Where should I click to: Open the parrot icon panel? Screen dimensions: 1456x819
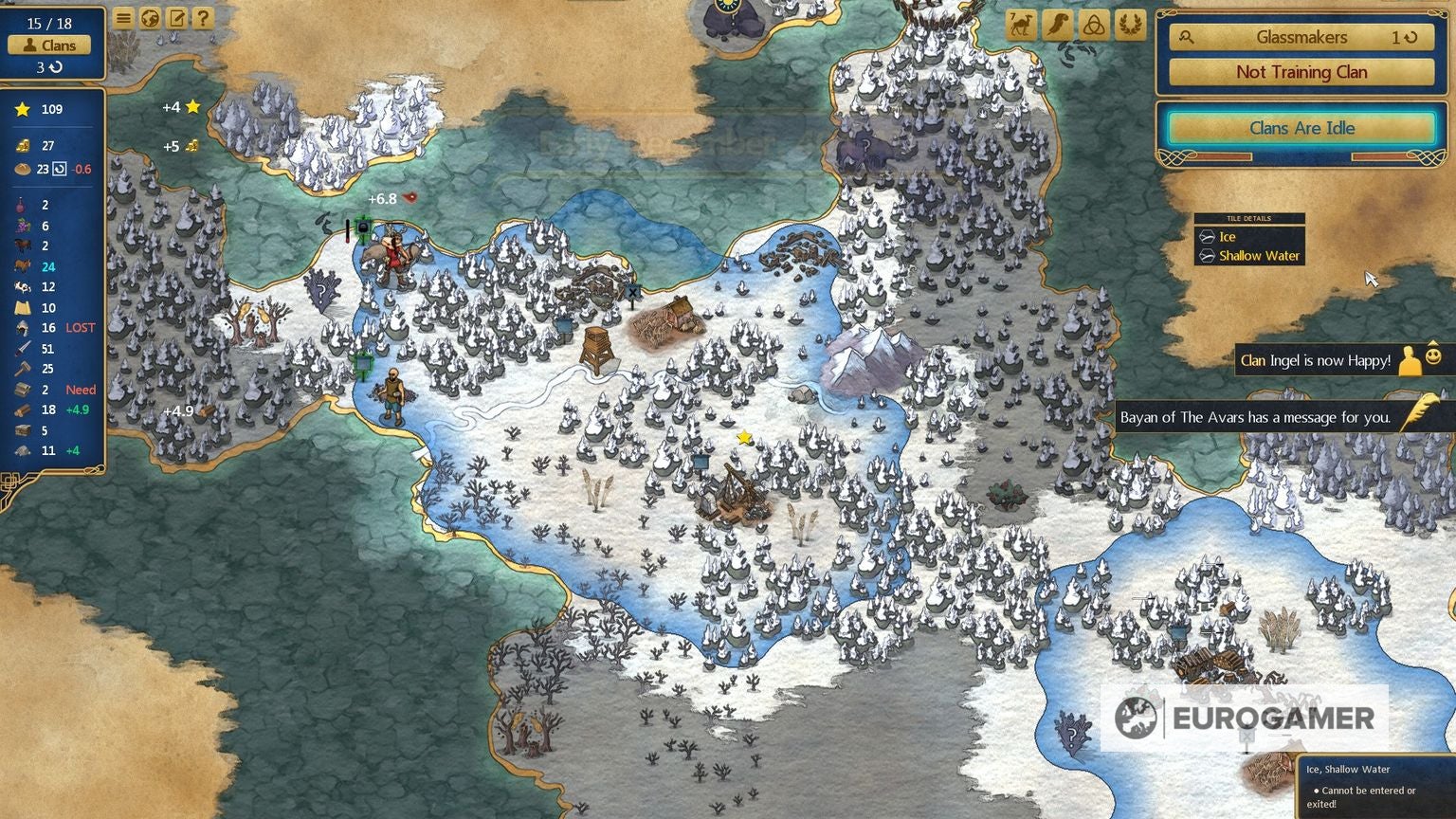click(x=1057, y=25)
